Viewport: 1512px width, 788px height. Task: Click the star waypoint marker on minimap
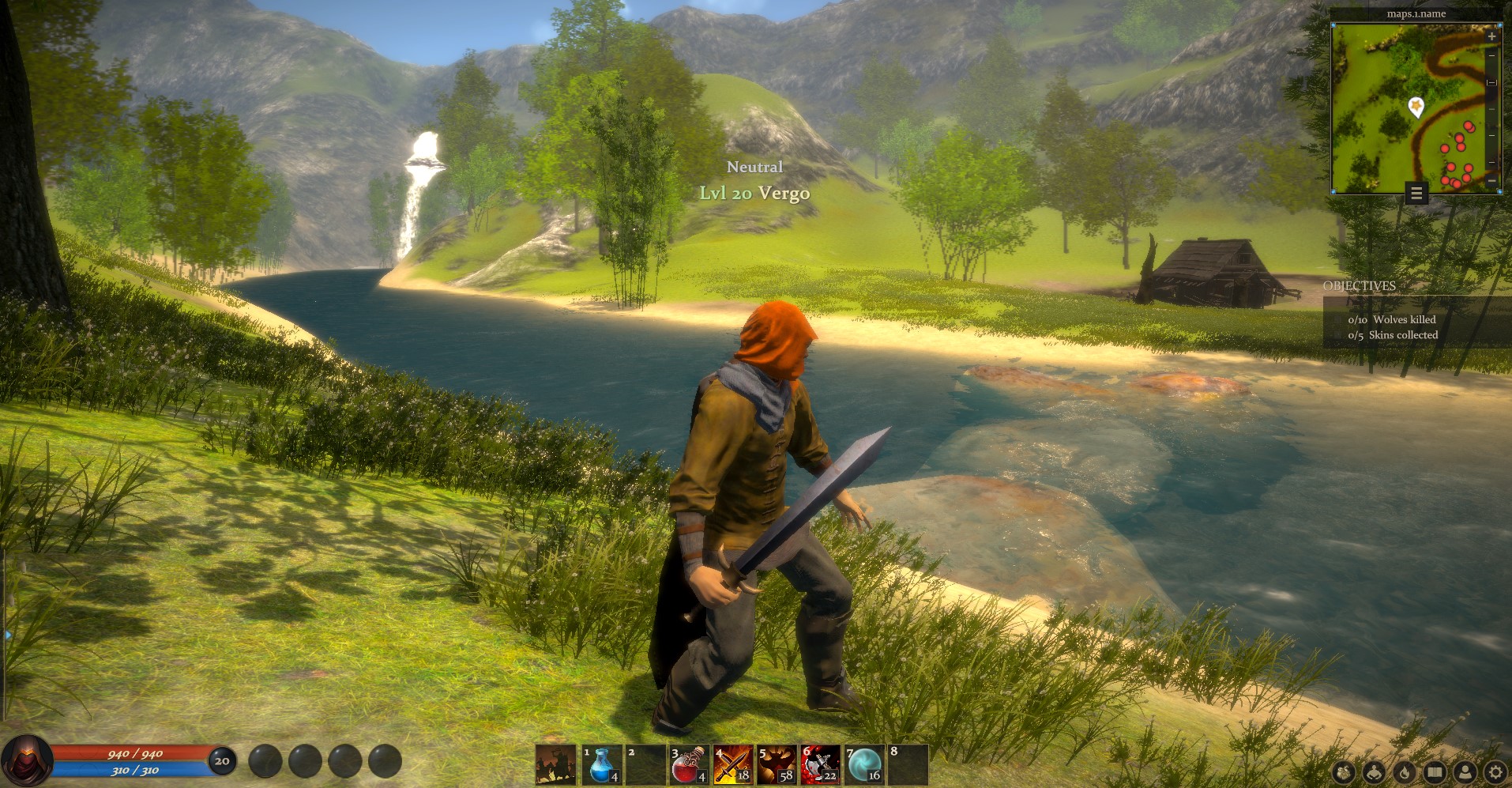1416,105
